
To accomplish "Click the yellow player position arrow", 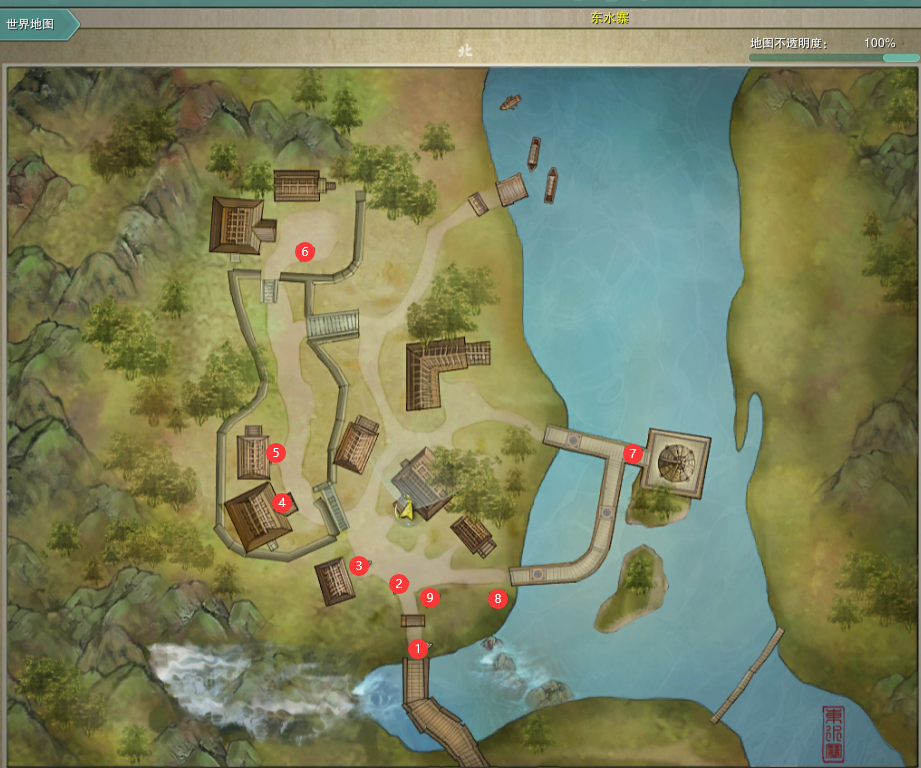I will coord(405,509).
